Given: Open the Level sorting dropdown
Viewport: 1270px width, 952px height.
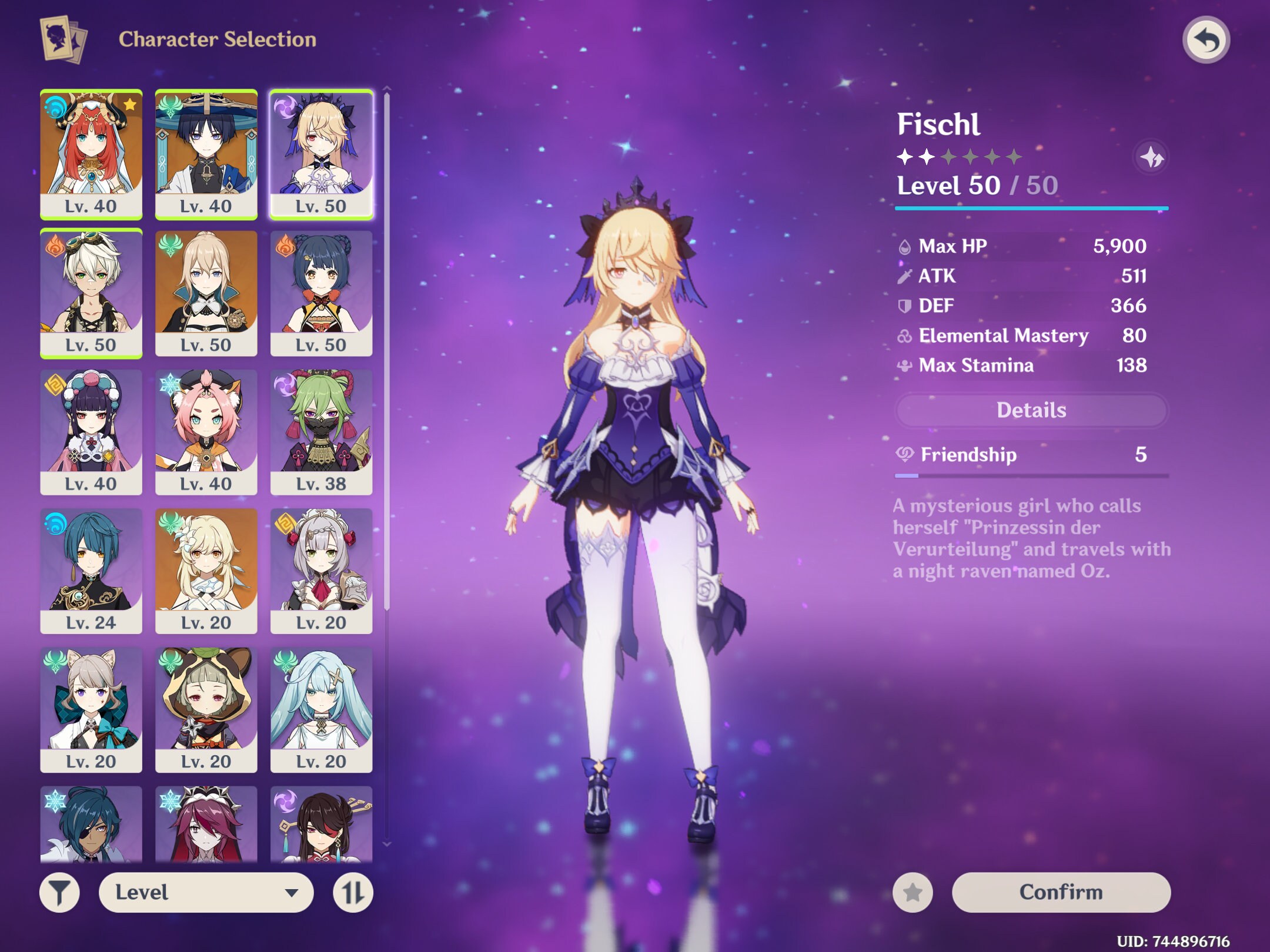Looking at the screenshot, I should pyautogui.click(x=206, y=891).
